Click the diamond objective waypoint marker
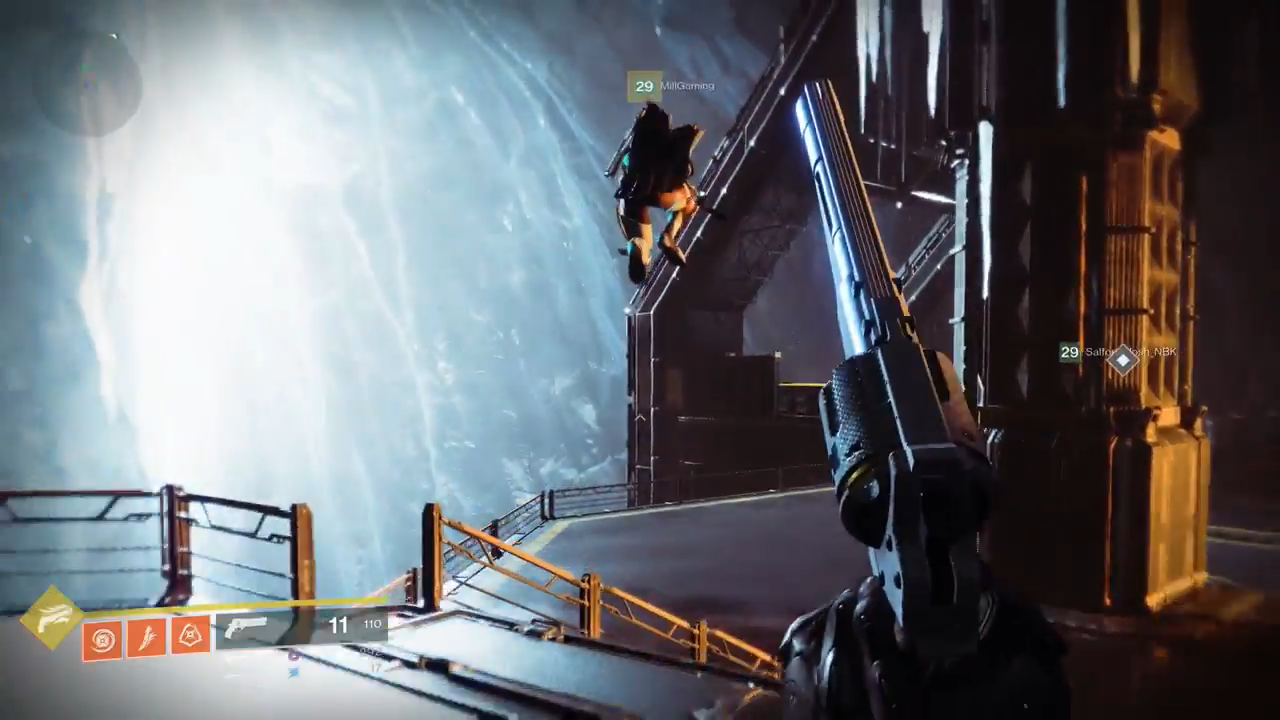 click(1123, 359)
